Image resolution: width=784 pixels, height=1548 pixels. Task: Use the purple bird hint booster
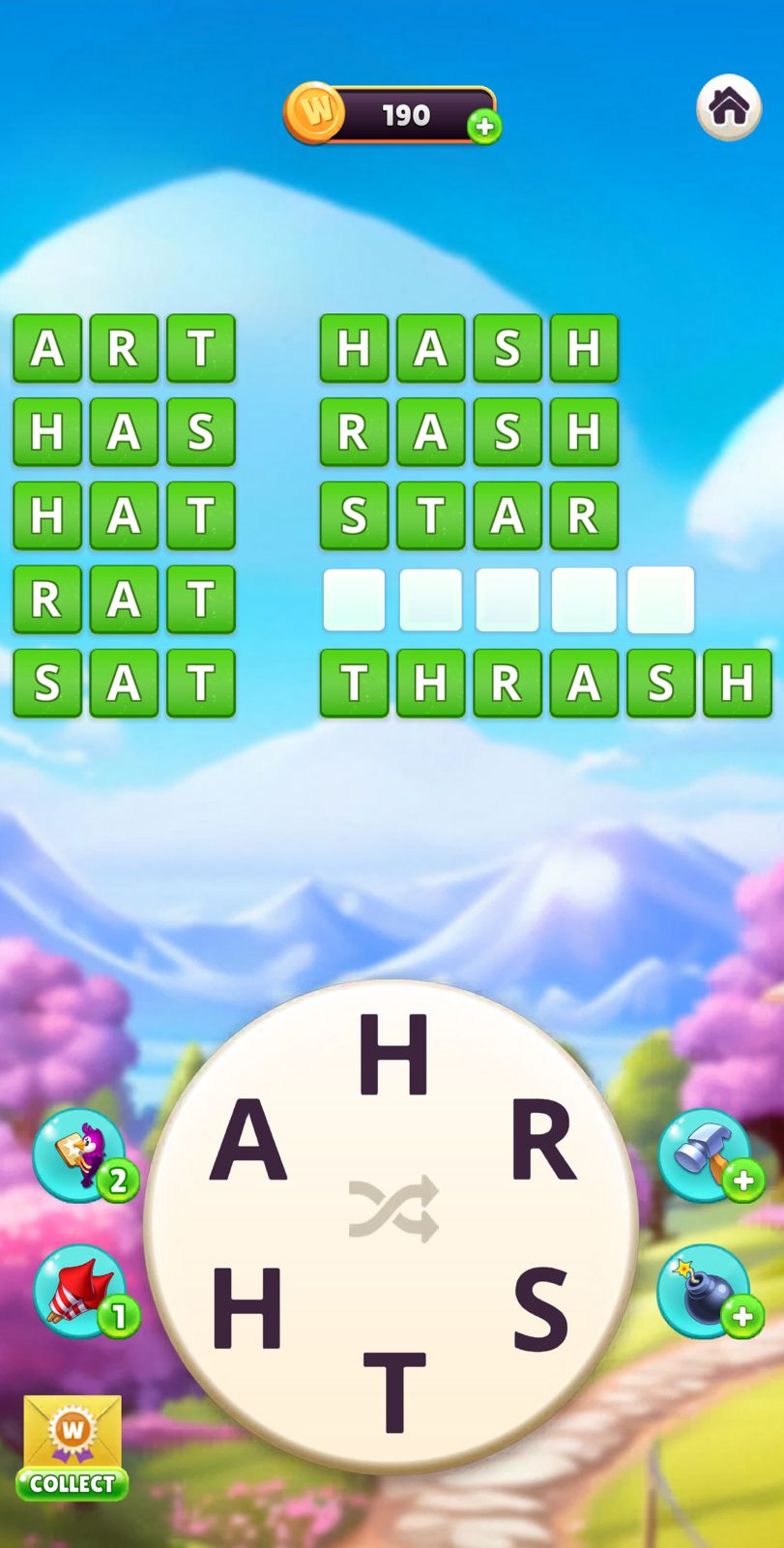79,1155
